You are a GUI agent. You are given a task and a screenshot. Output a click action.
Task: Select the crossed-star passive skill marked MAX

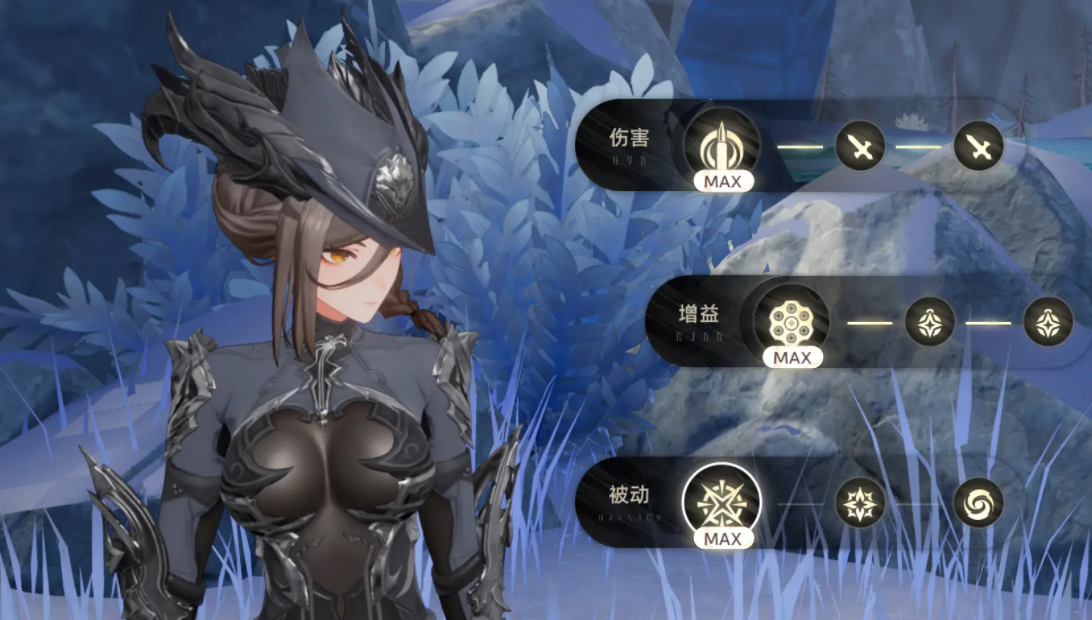click(x=721, y=501)
